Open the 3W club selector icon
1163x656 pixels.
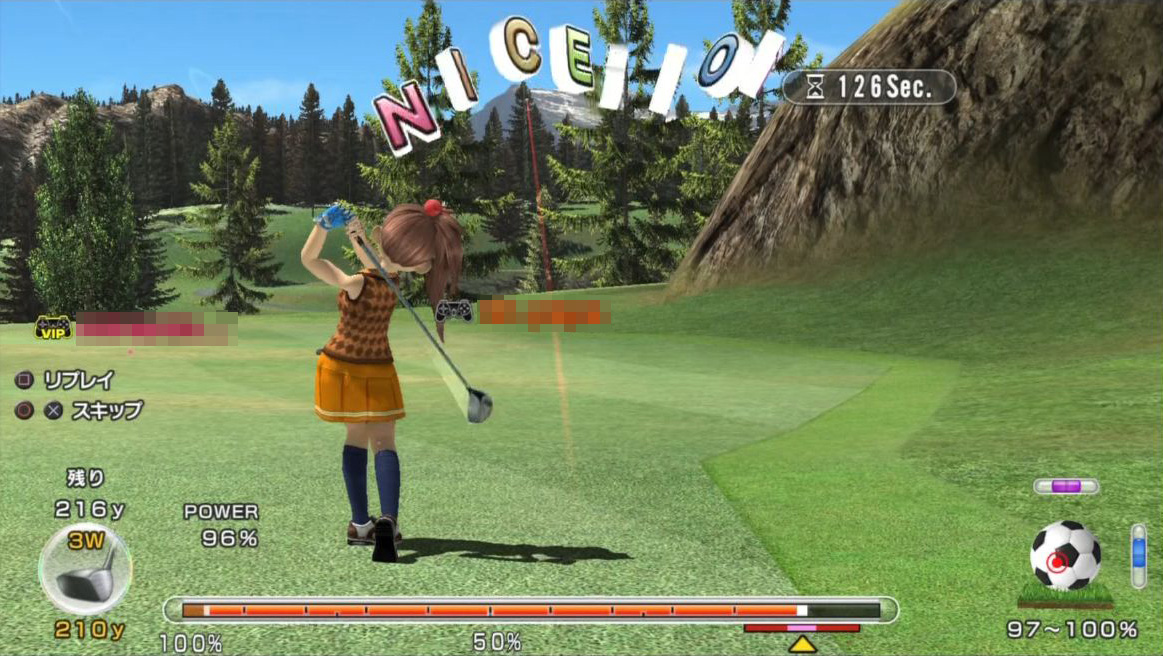pyautogui.click(x=85, y=568)
